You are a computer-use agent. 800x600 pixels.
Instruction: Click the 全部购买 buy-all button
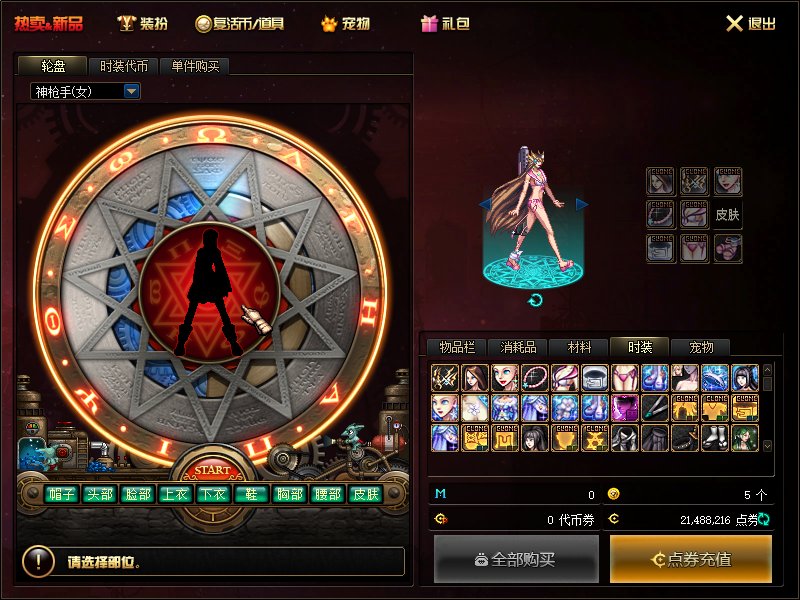pyautogui.click(x=516, y=559)
